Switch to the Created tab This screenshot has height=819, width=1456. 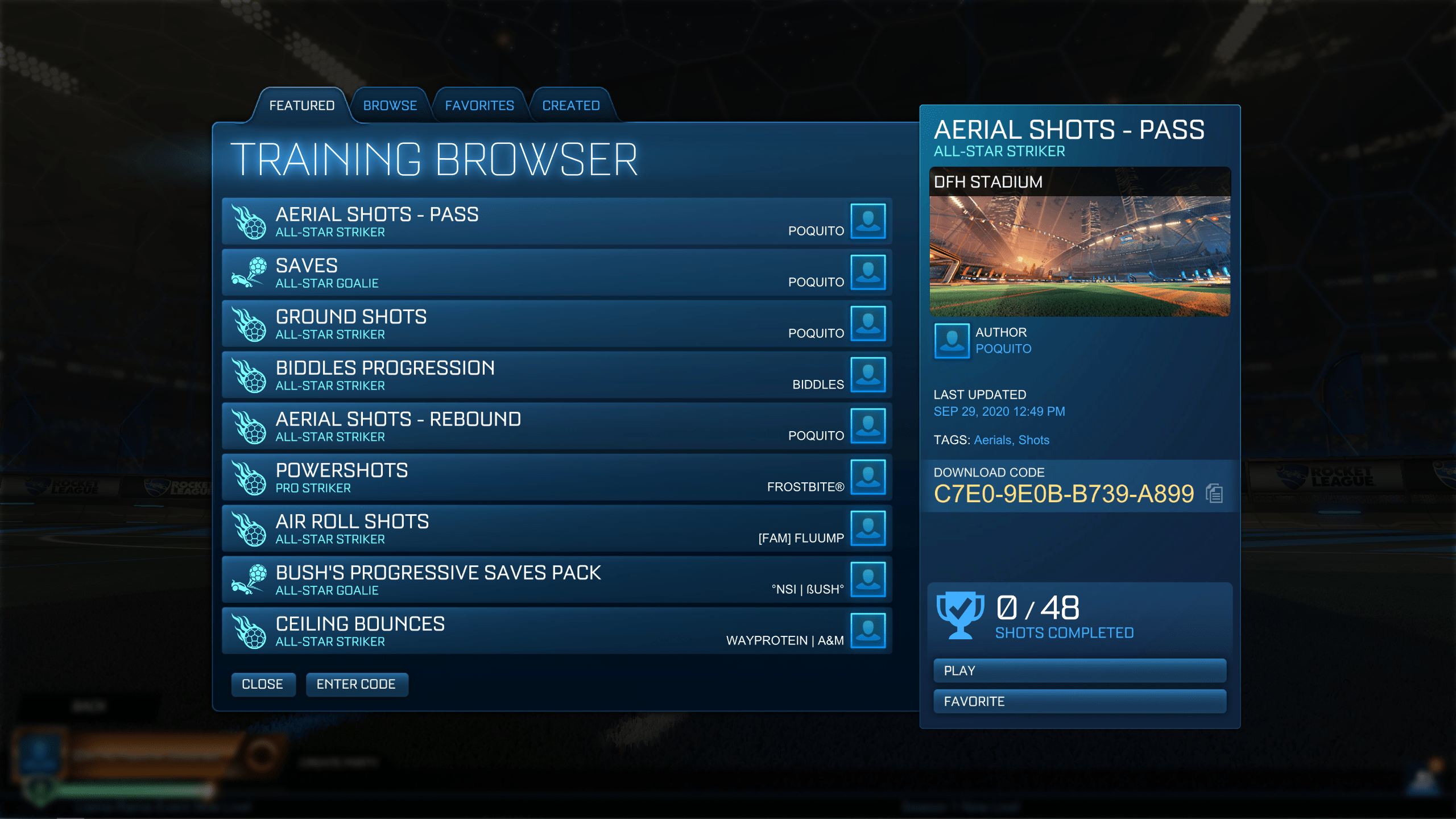click(x=570, y=105)
